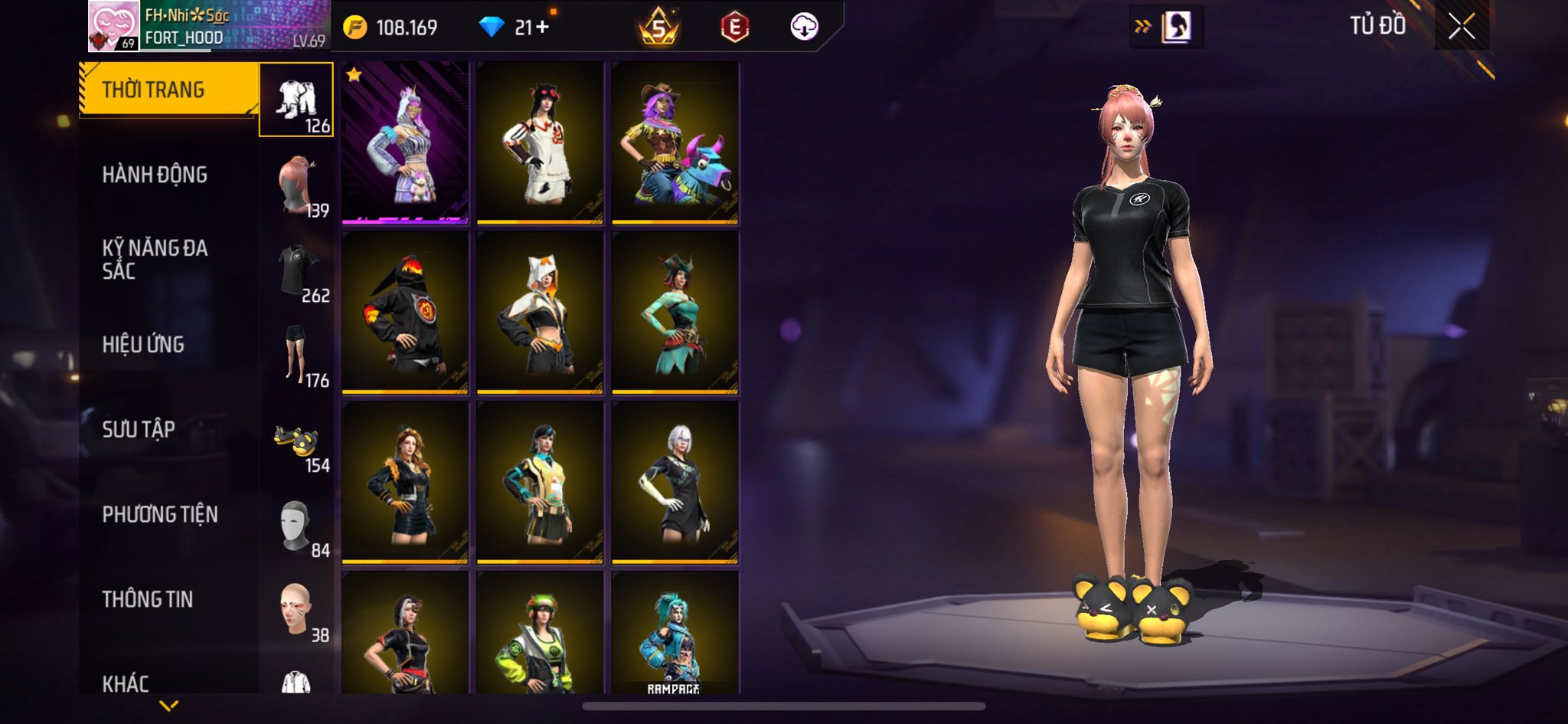Choose the outfit sets subcategory with 126 items
This screenshot has width=1568, height=724.
point(296,100)
